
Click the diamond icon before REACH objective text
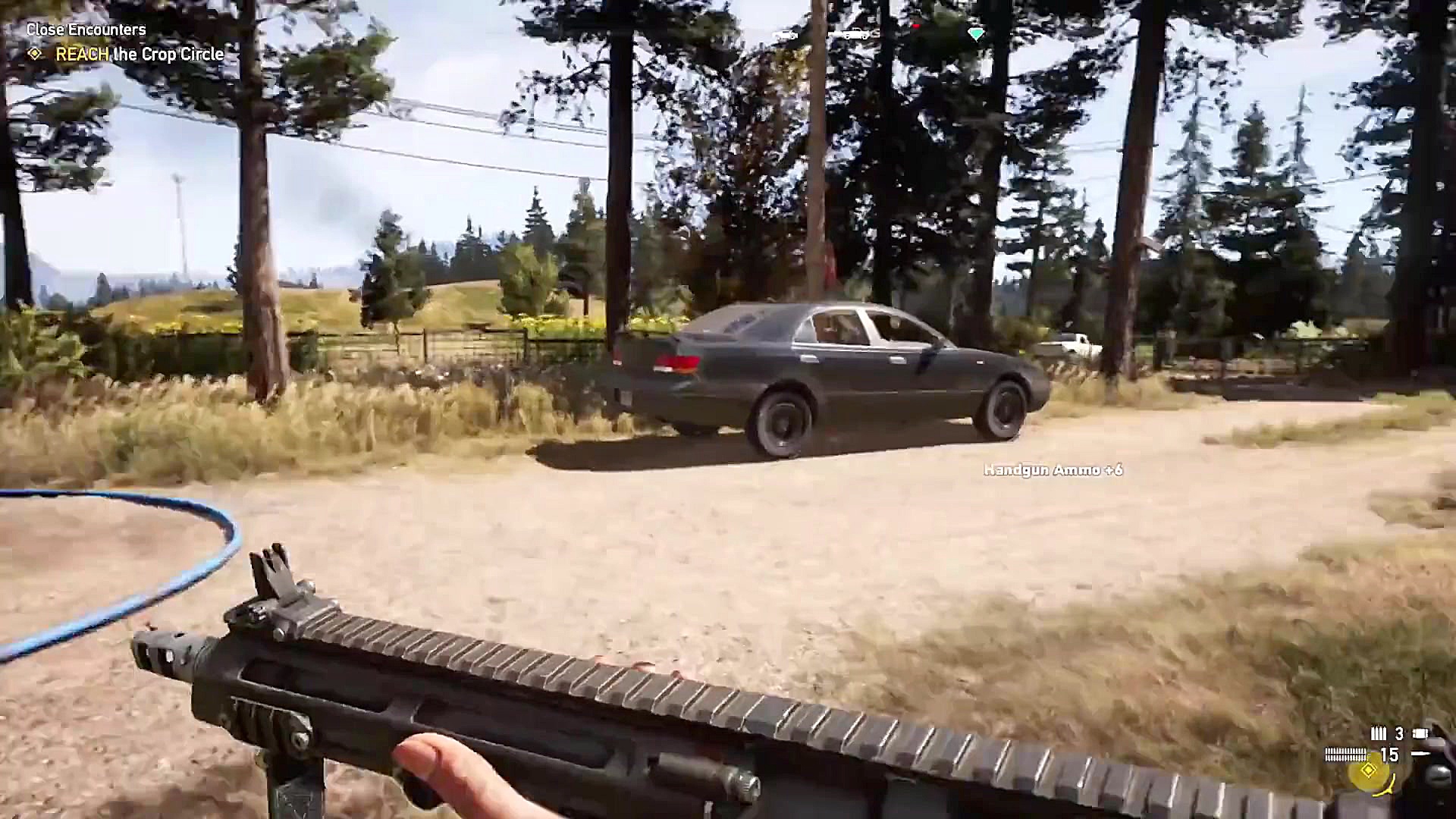point(33,54)
